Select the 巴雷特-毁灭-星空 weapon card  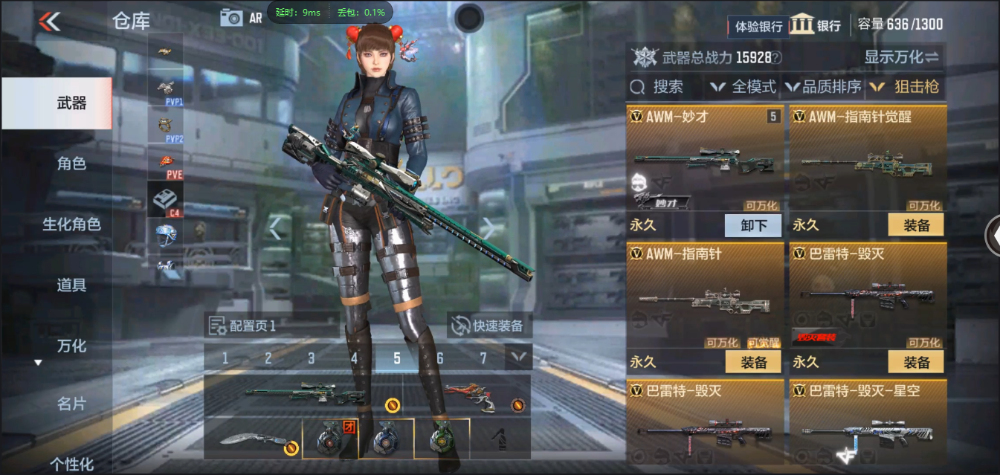pos(866,425)
